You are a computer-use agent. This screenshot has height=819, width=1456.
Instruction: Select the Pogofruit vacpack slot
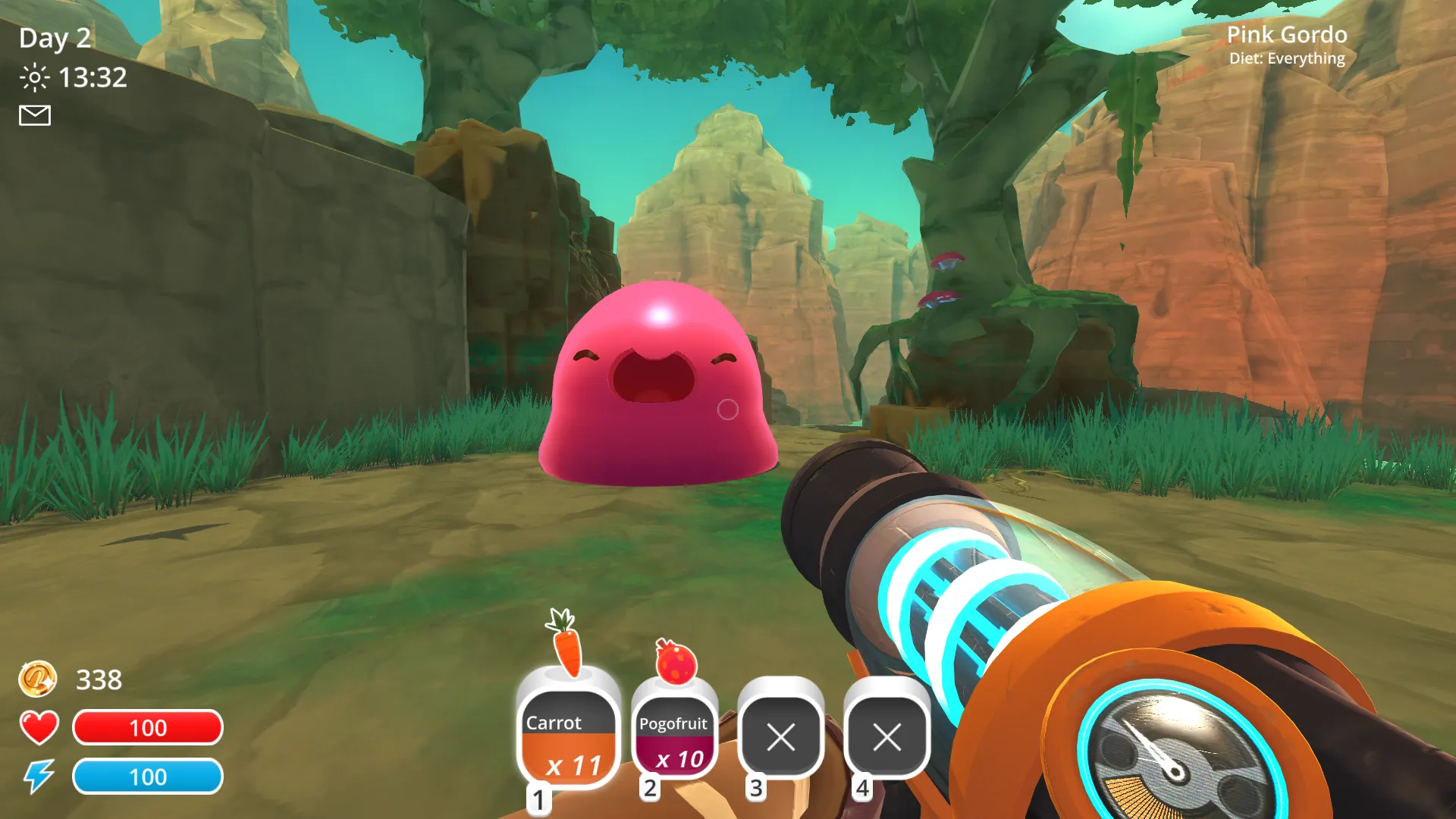(673, 737)
